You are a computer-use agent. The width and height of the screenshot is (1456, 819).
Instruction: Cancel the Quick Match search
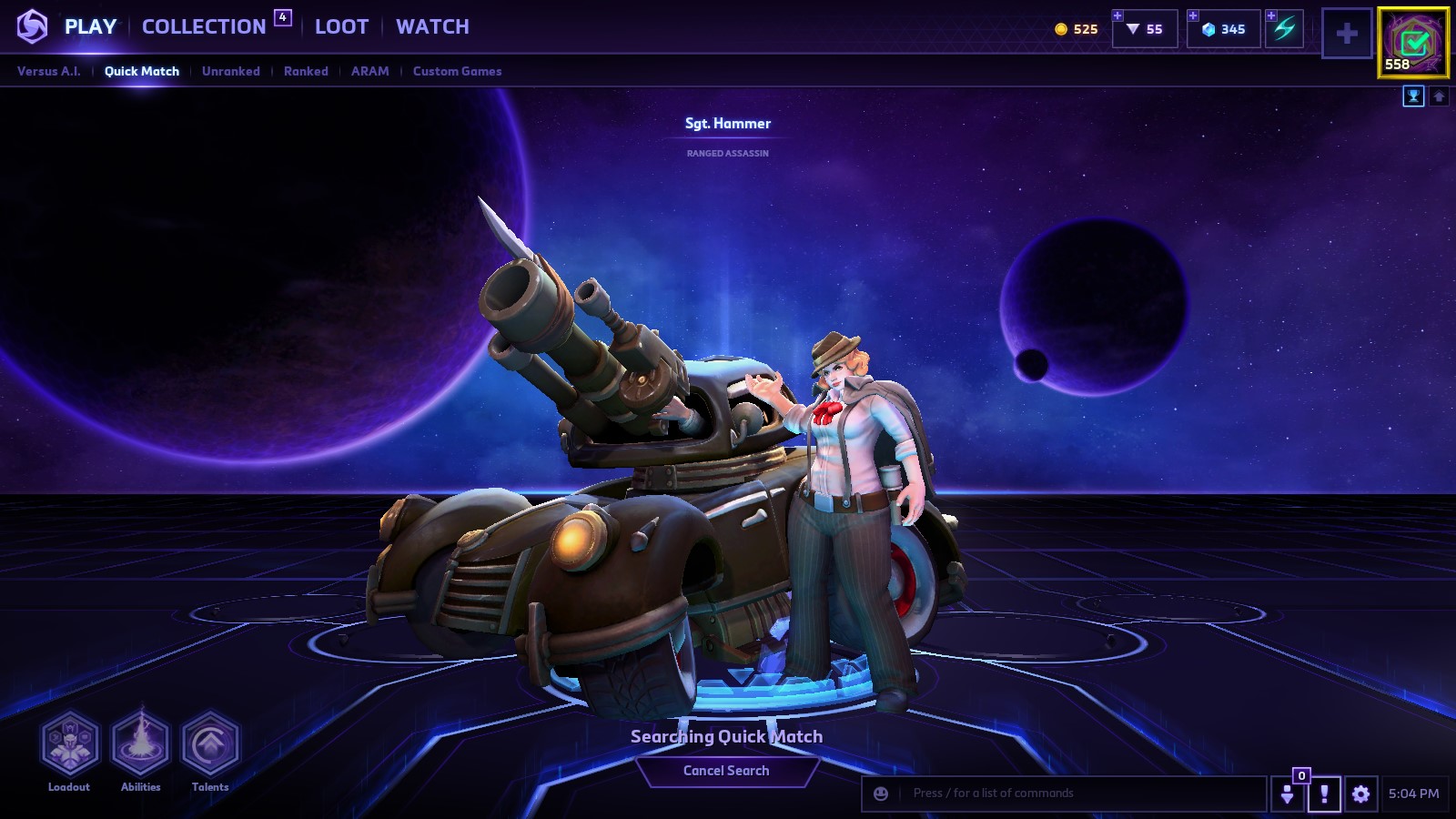726,771
